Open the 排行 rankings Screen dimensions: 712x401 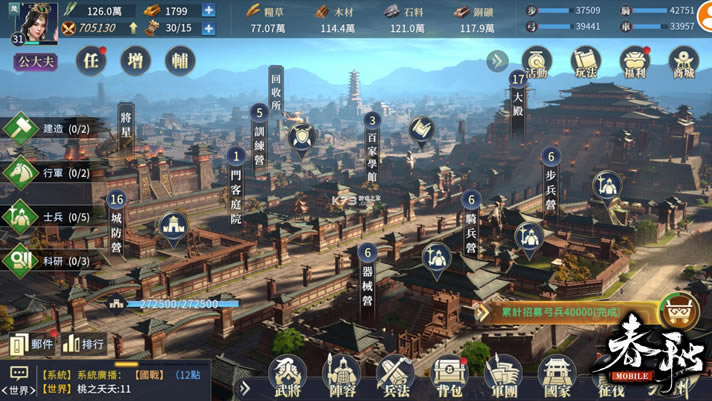coord(85,344)
